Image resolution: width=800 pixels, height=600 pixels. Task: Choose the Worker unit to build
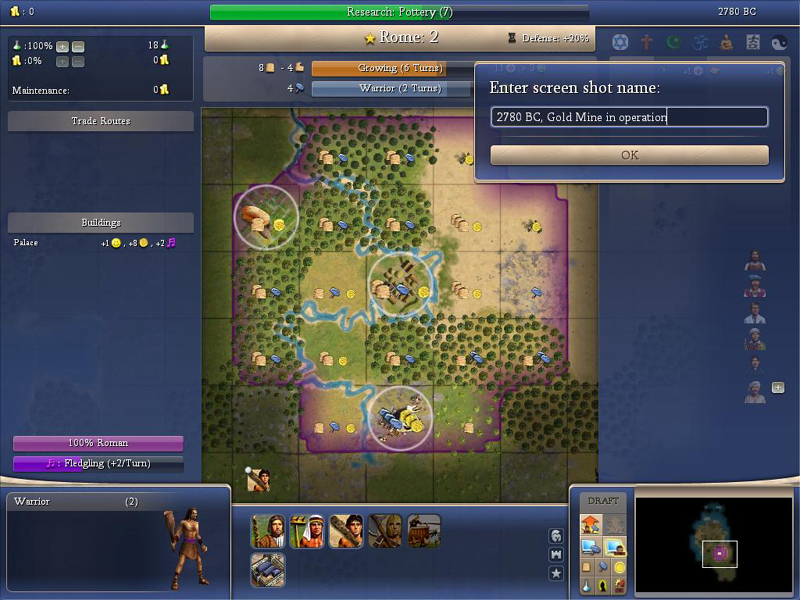(307, 531)
